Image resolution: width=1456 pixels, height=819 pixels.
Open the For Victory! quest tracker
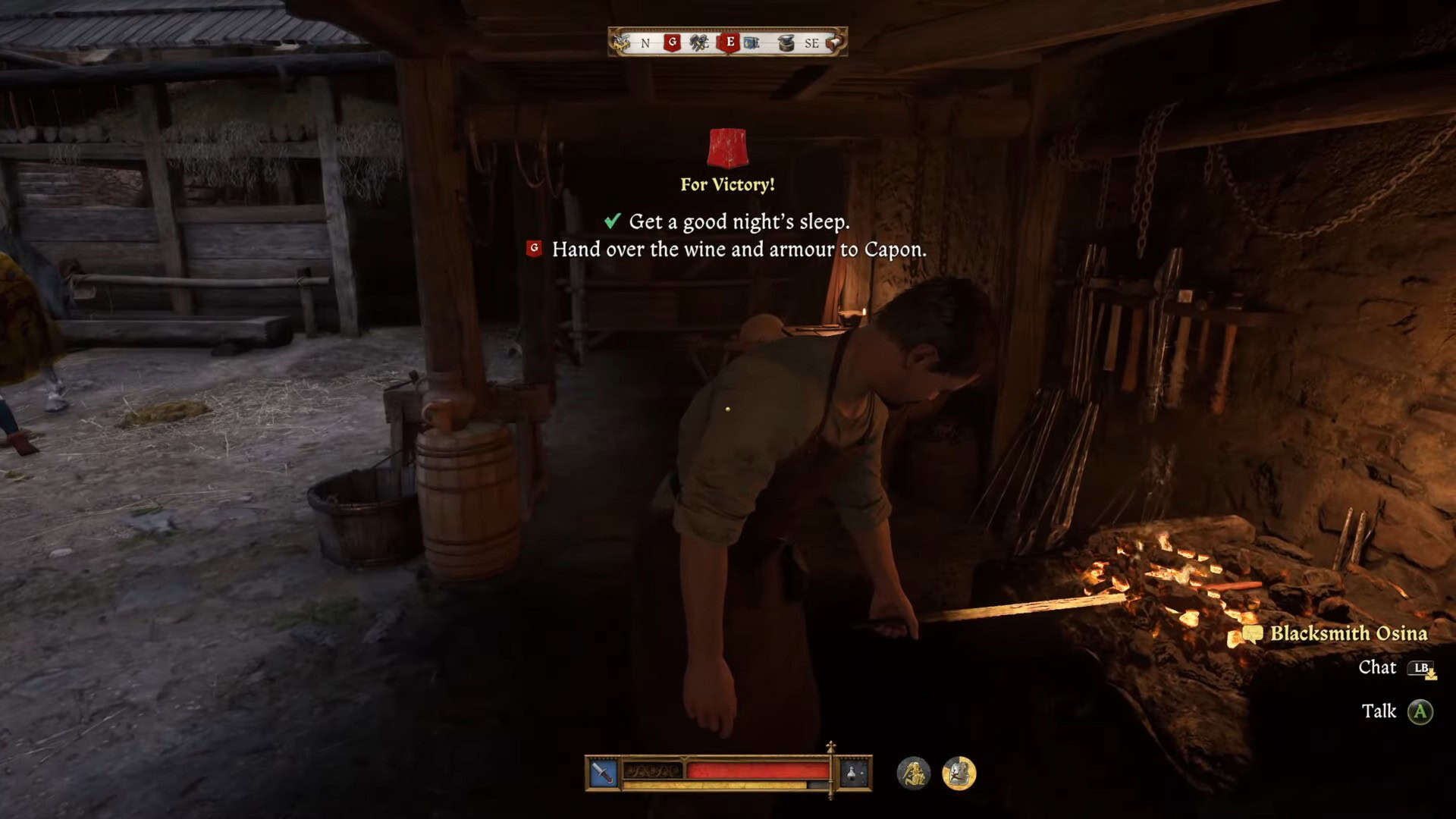[727, 184]
